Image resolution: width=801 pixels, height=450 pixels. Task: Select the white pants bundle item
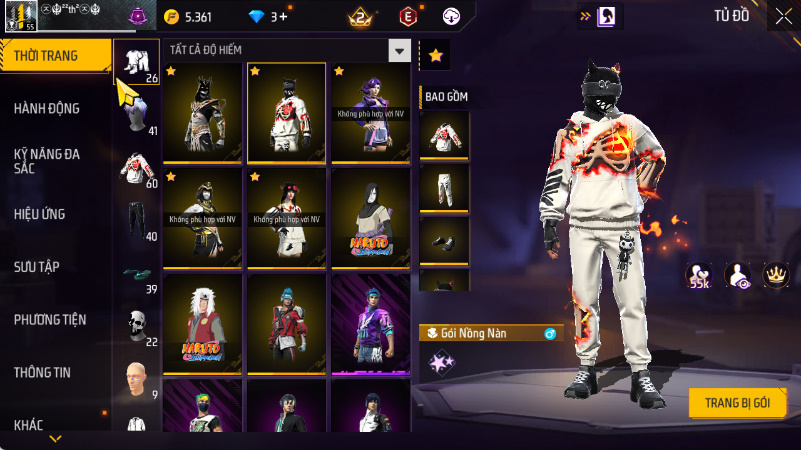pos(444,186)
